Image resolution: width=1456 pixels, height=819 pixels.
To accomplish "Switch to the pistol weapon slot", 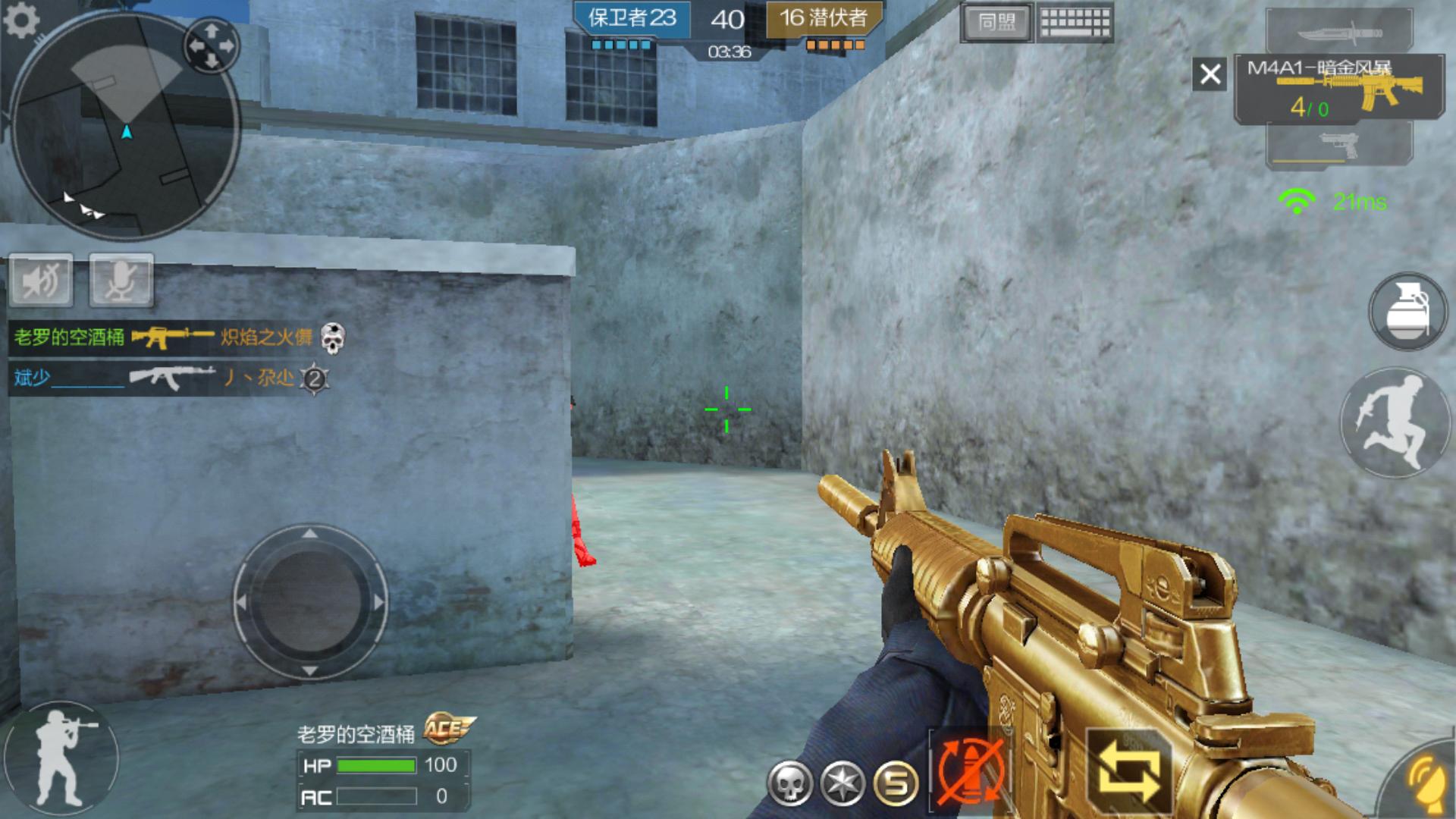I will click(x=1339, y=144).
